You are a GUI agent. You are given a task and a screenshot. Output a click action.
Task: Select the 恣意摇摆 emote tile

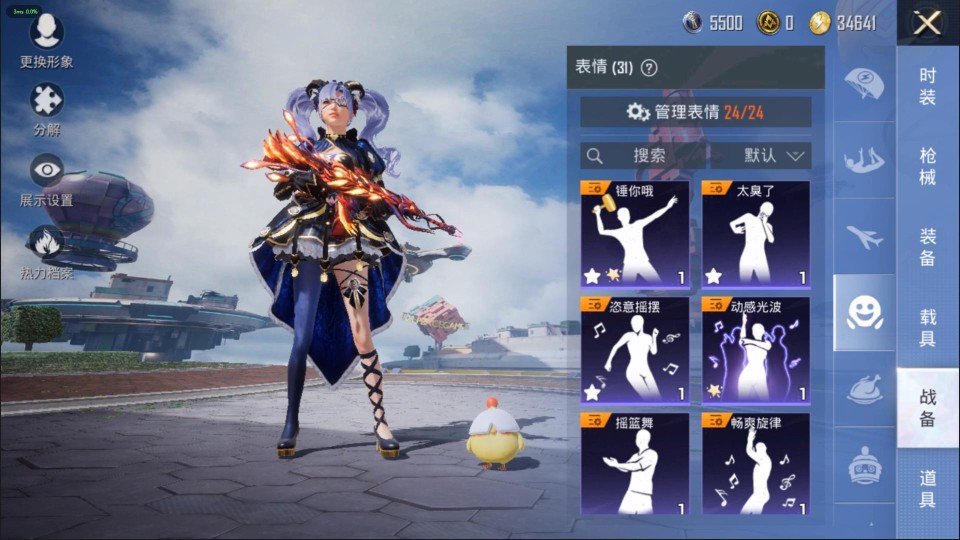pos(635,349)
